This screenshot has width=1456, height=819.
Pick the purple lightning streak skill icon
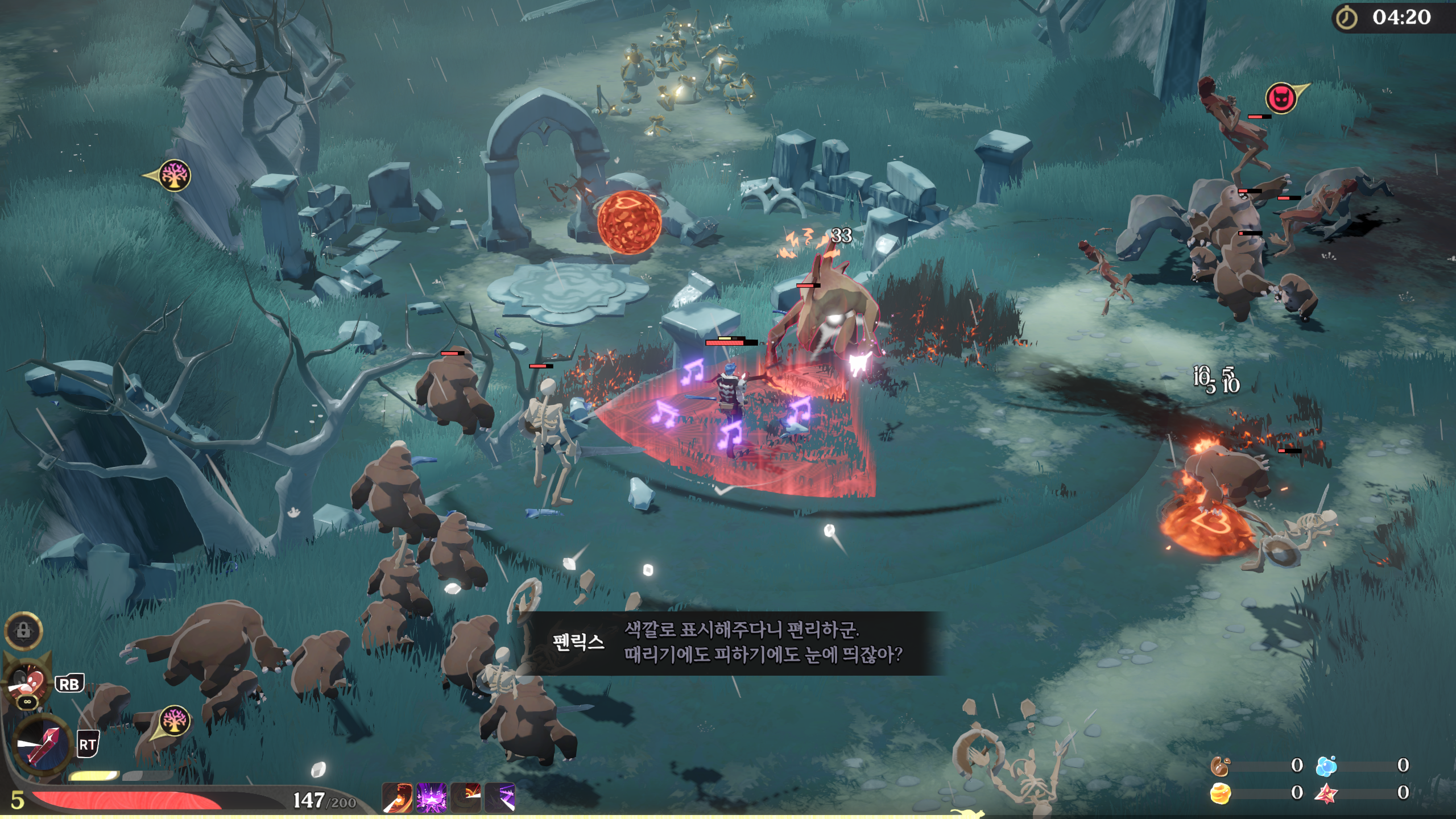pyautogui.click(x=500, y=797)
